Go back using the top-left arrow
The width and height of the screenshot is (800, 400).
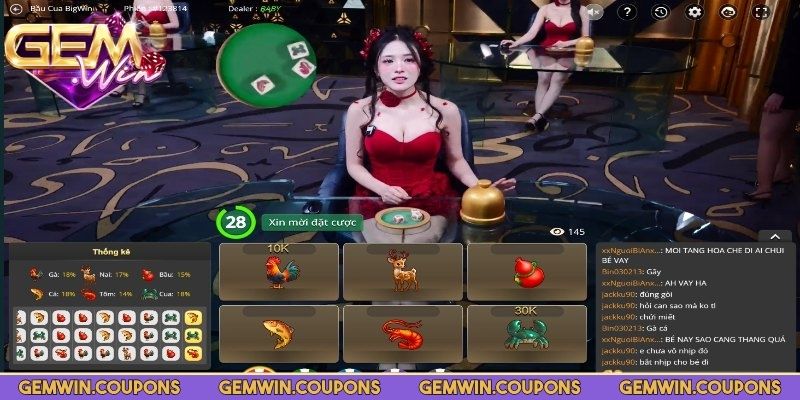point(15,10)
